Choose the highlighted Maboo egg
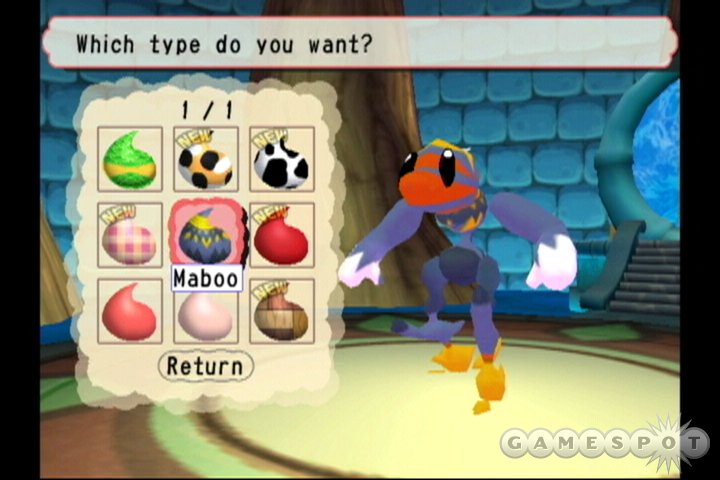This screenshot has height=480, width=720. click(x=206, y=235)
